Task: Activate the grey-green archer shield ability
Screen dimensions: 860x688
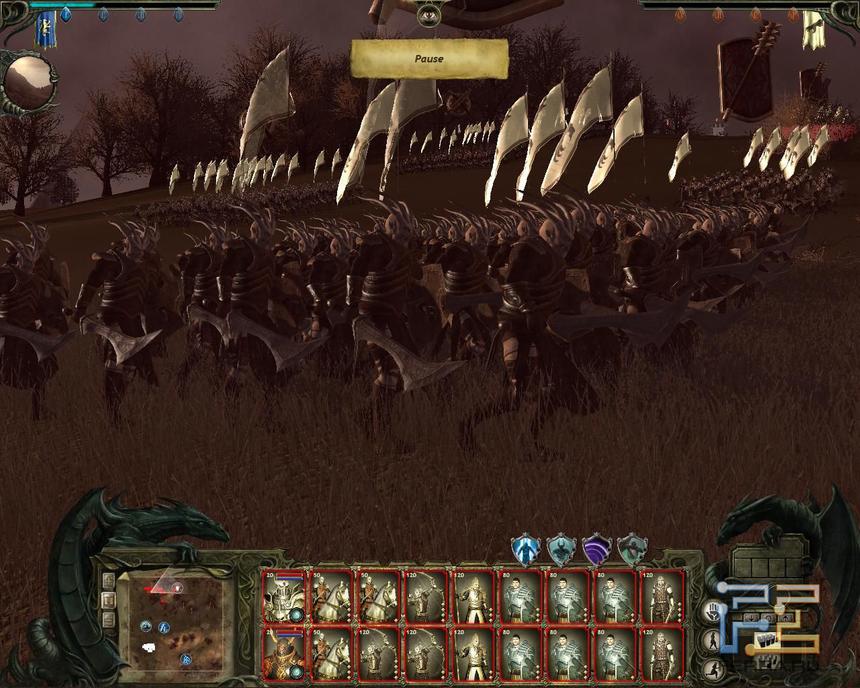Action: (x=632, y=549)
